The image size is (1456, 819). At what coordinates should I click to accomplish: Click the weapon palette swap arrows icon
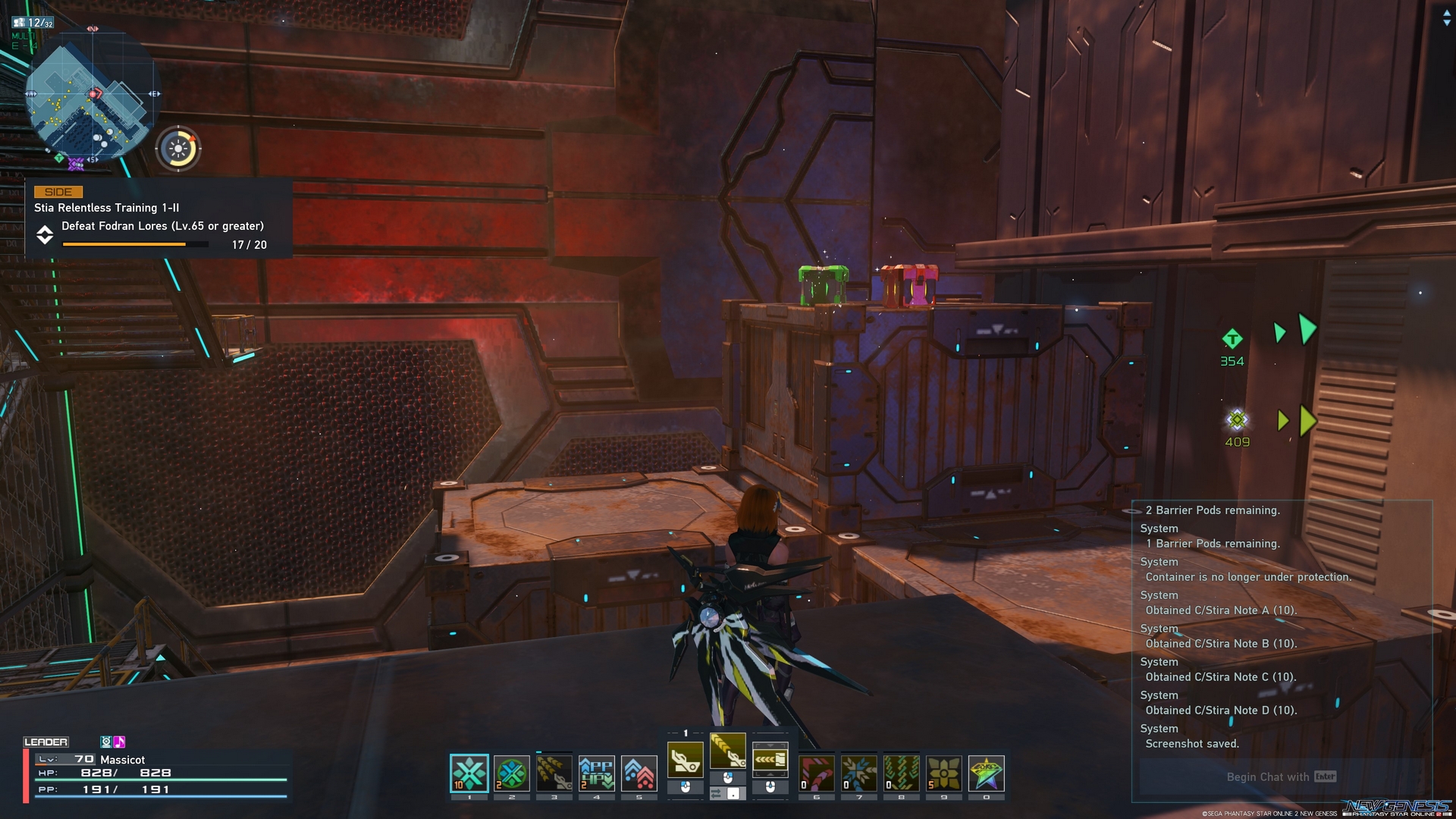[x=716, y=793]
